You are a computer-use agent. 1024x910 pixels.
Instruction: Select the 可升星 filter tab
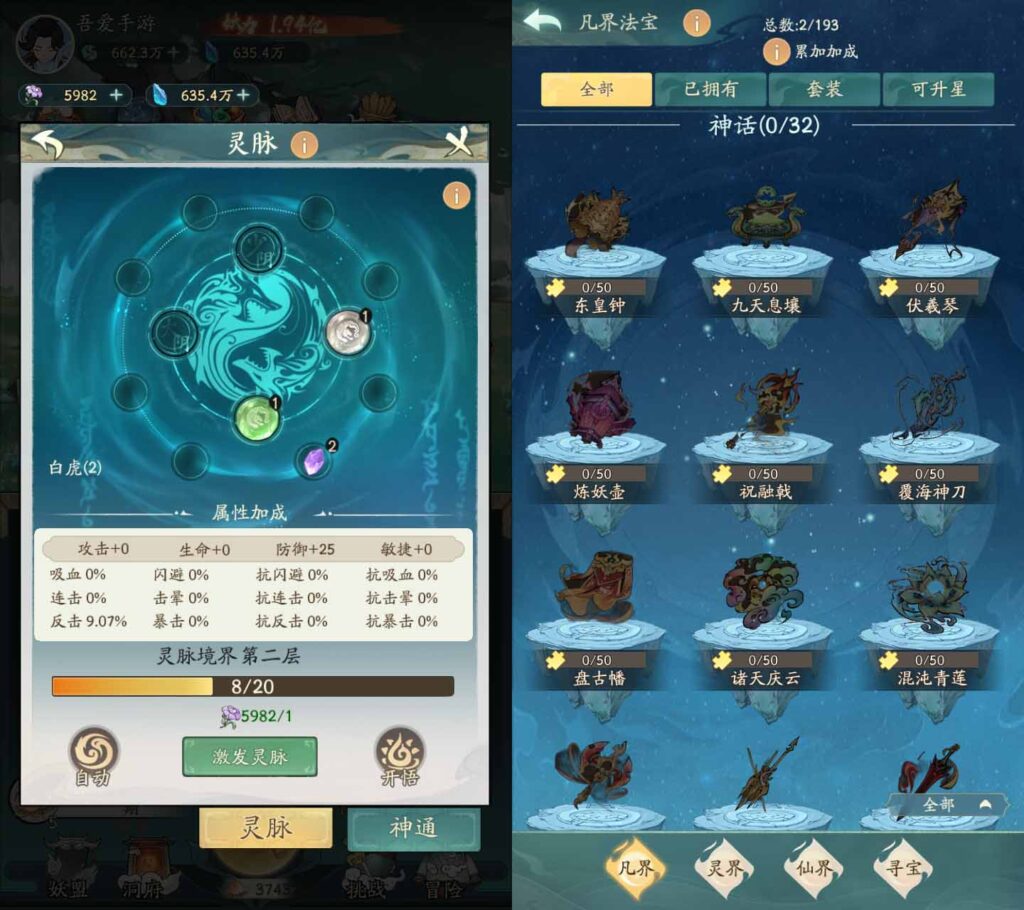(x=938, y=89)
